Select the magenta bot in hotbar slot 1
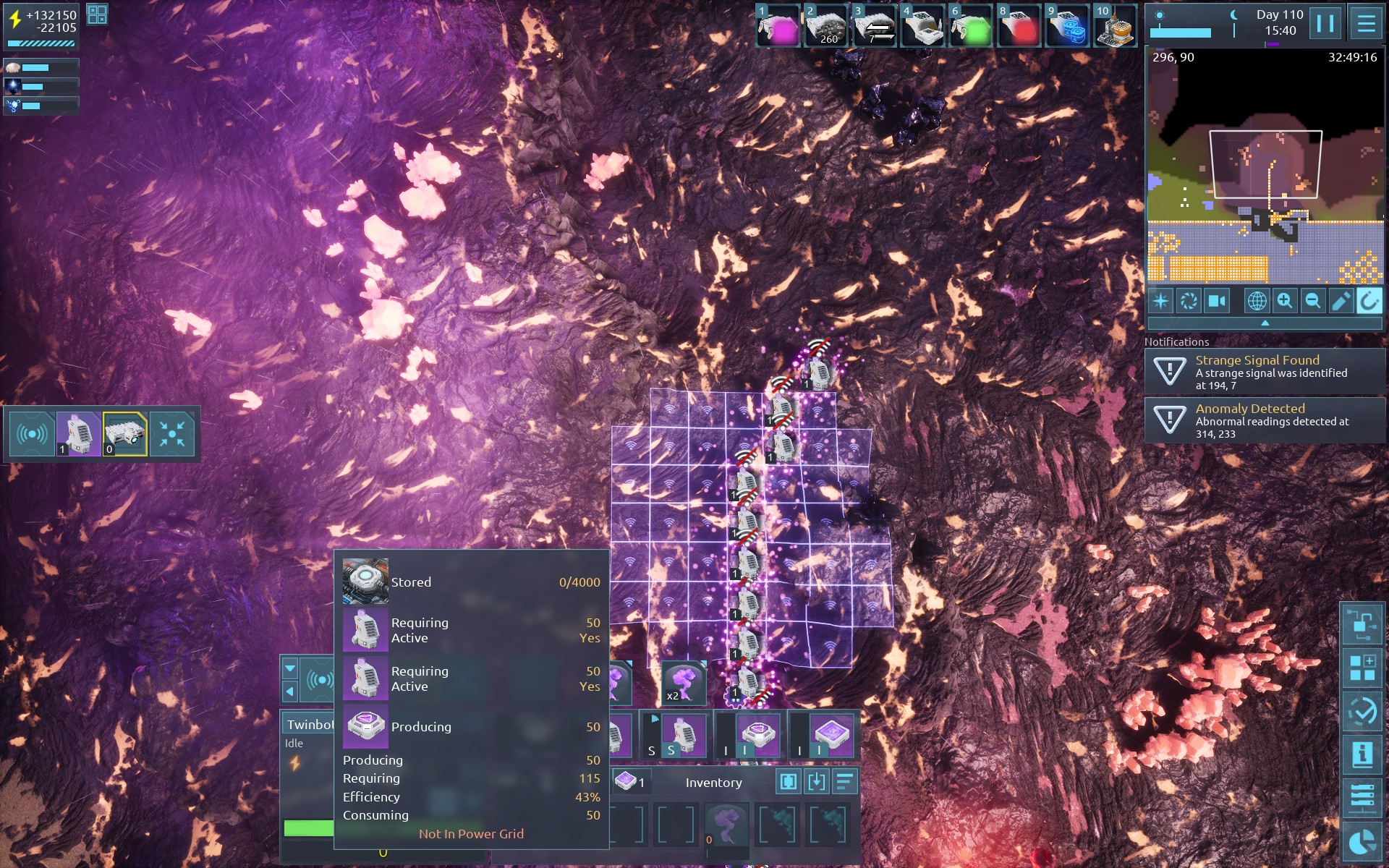The height and width of the screenshot is (868, 1389). click(x=778, y=27)
